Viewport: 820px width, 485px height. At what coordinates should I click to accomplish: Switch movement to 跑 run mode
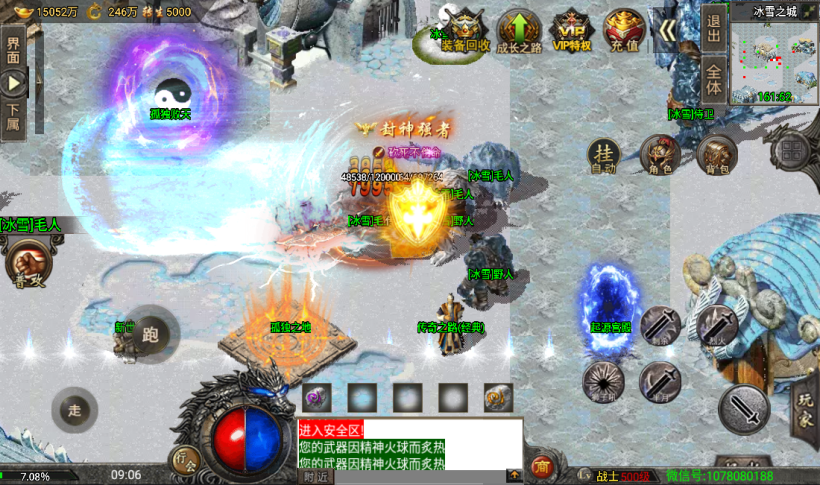point(150,334)
